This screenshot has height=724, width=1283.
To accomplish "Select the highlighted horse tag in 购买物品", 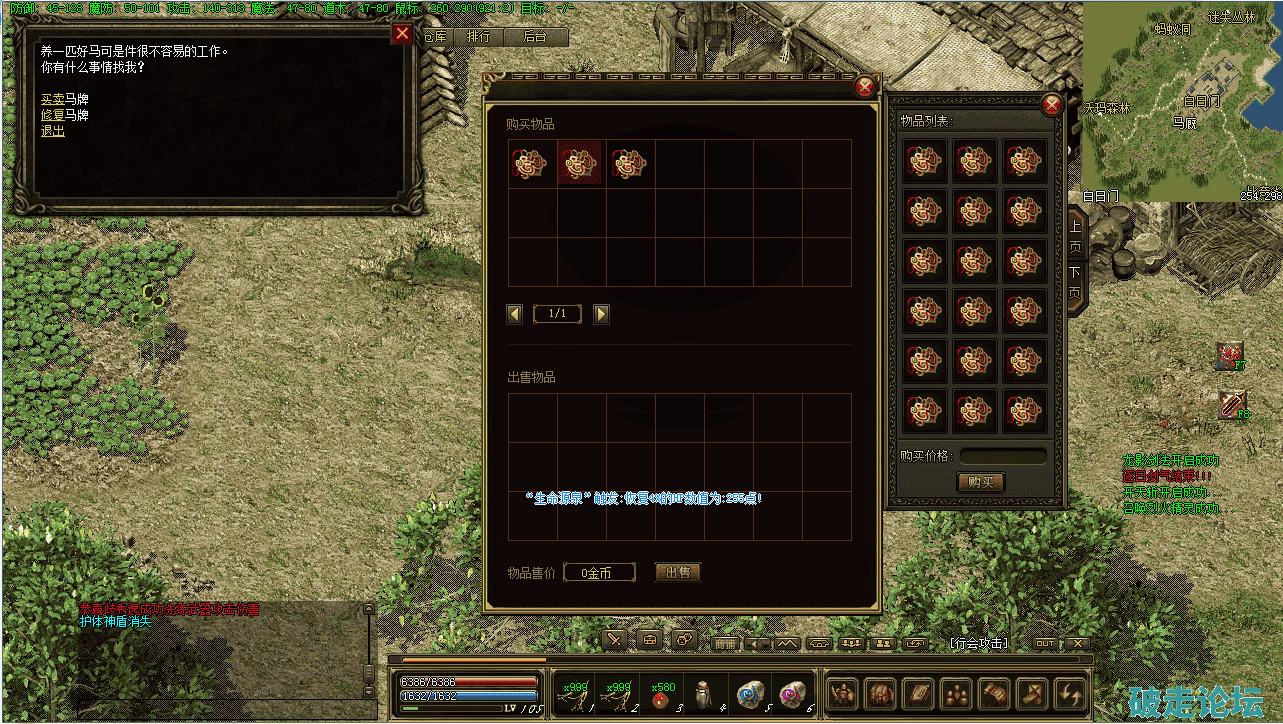I will [x=579, y=164].
